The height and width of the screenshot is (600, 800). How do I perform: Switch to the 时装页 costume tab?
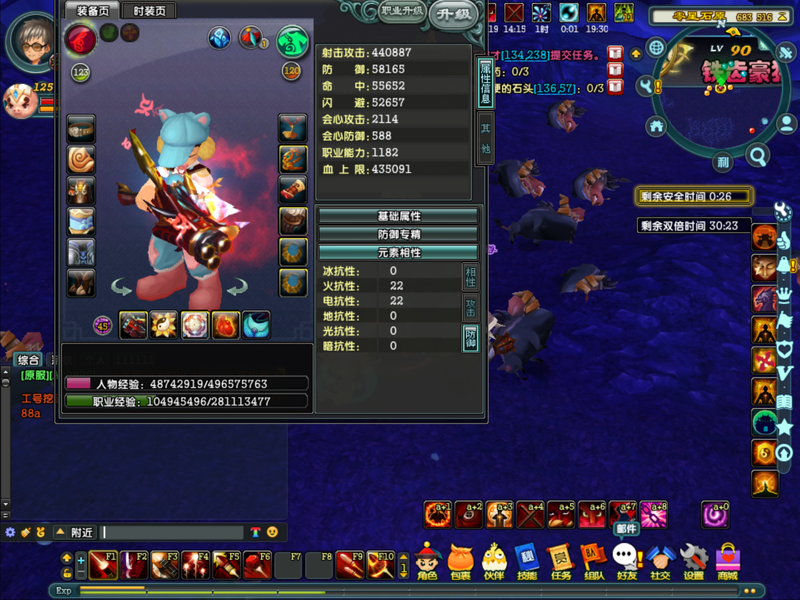tap(150, 10)
